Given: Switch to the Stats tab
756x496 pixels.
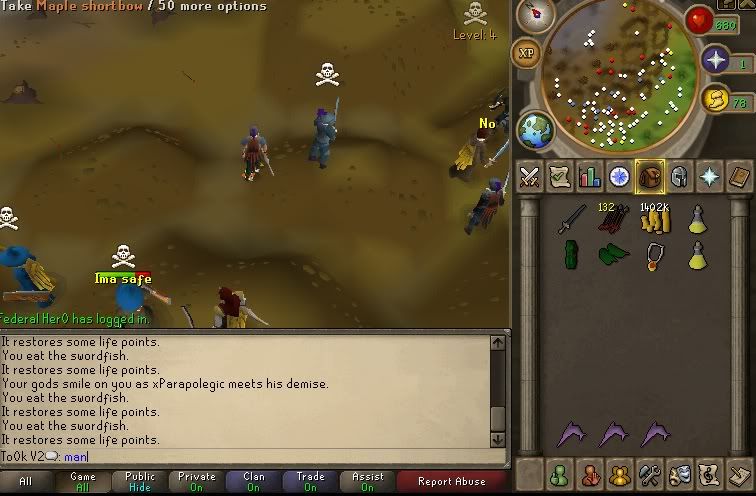Looking at the screenshot, I should [x=588, y=177].
